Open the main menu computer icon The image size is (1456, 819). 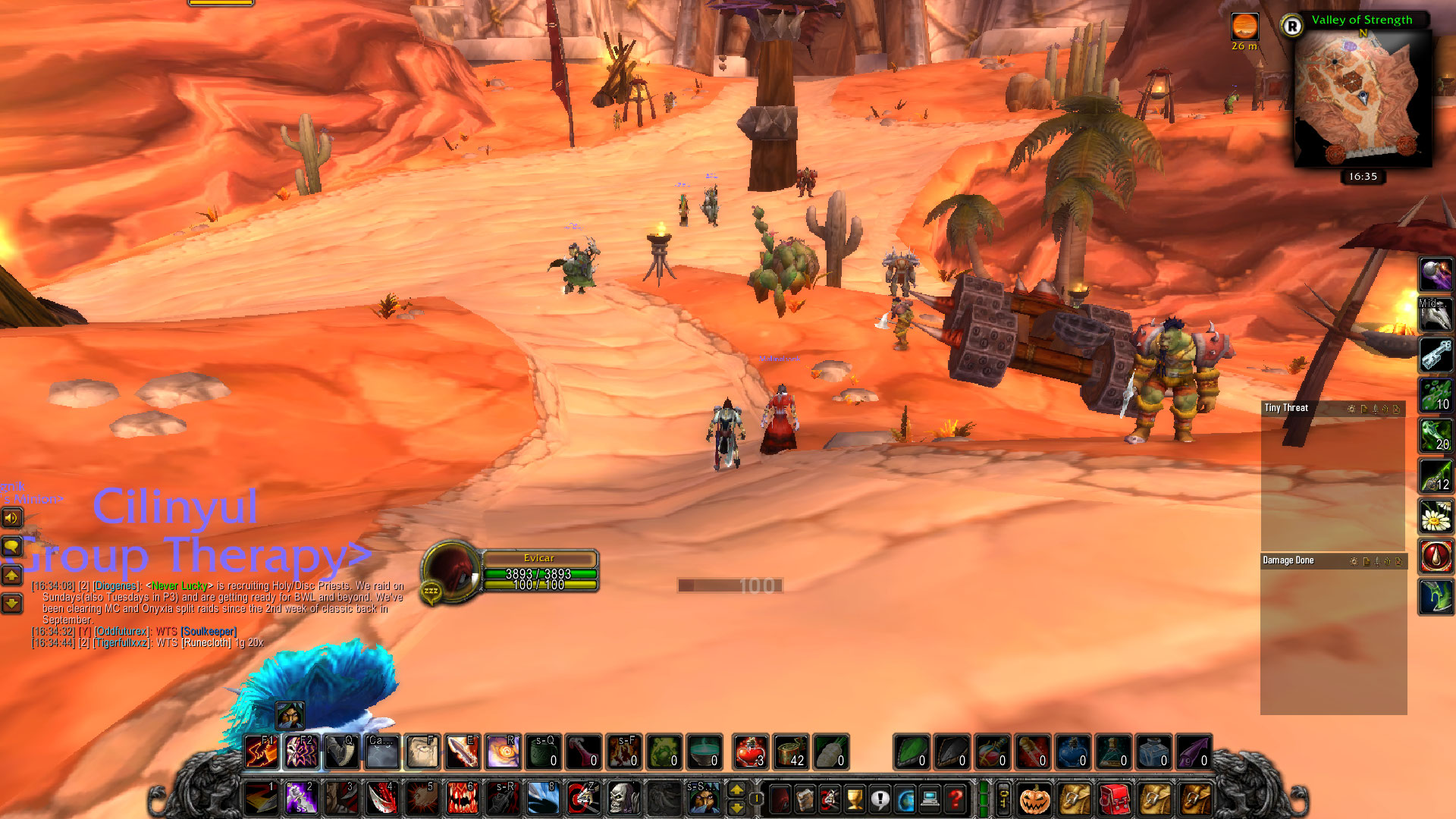[x=930, y=799]
